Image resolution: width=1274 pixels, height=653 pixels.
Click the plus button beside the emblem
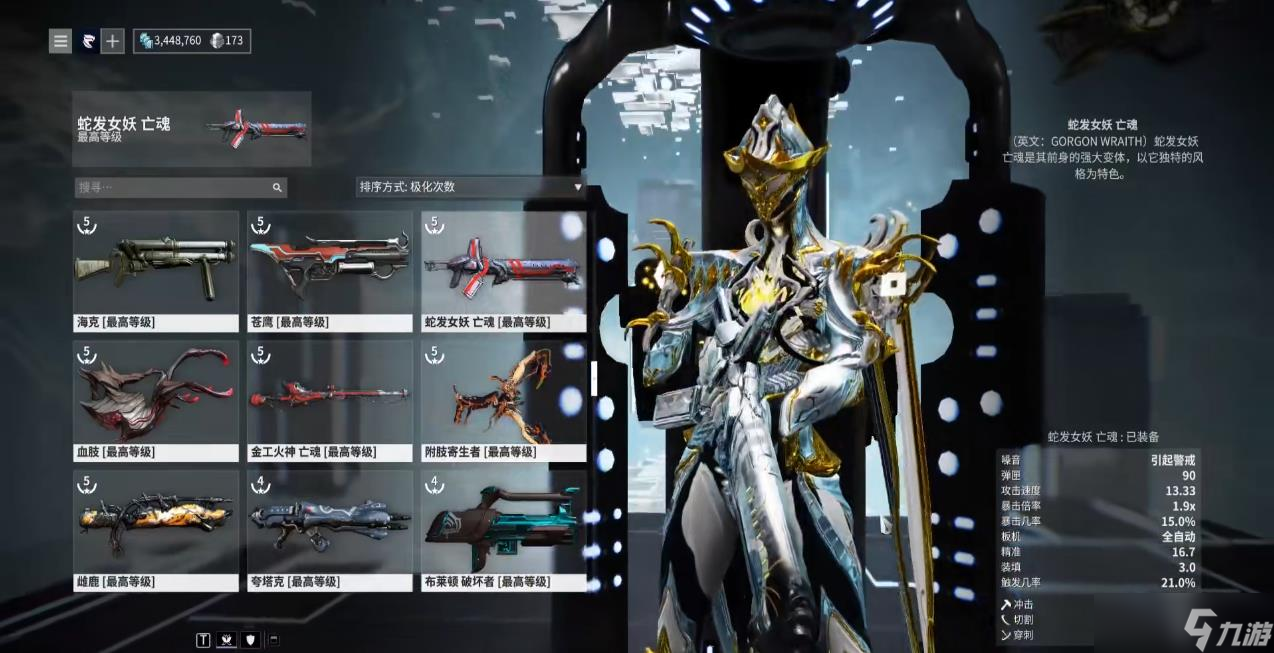click(113, 41)
